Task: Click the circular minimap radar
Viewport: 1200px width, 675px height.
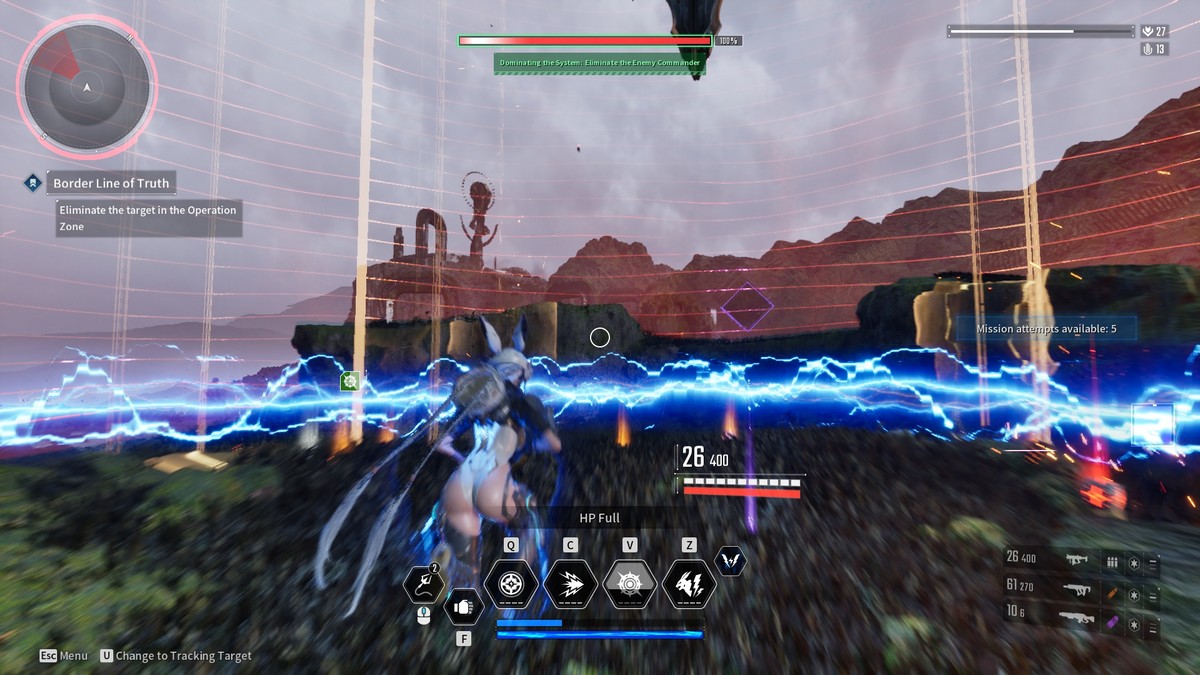Action: pyautogui.click(x=87, y=88)
